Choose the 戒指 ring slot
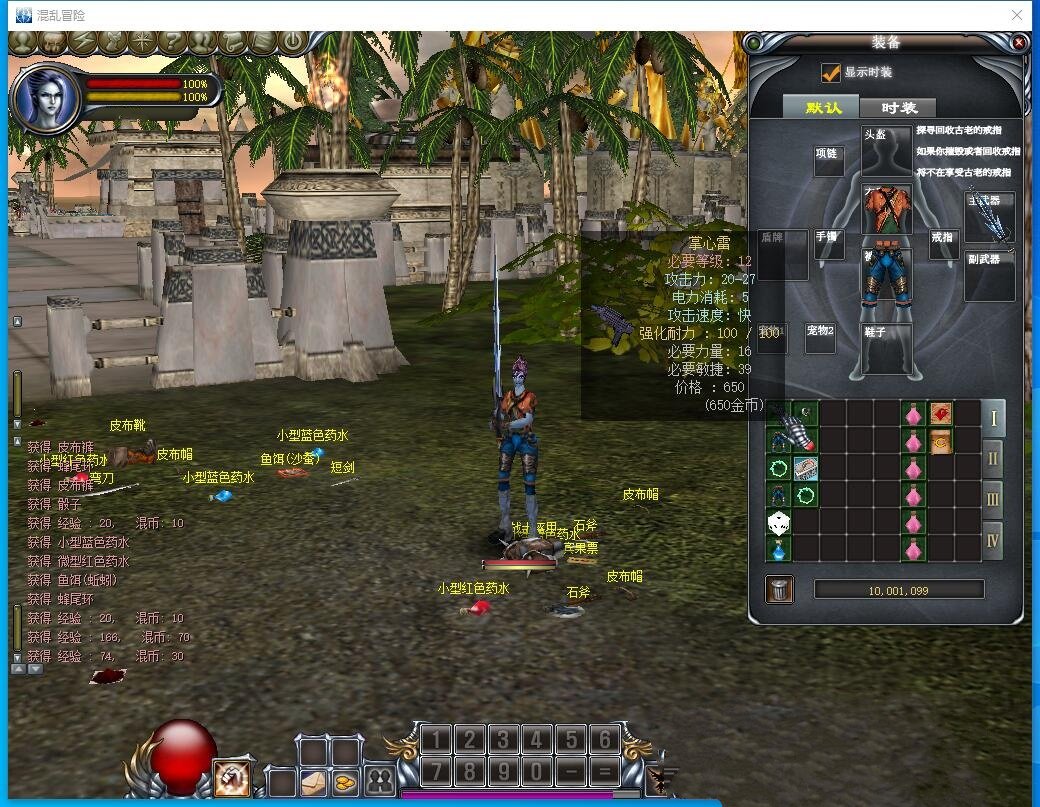This screenshot has width=1040, height=807. click(943, 244)
